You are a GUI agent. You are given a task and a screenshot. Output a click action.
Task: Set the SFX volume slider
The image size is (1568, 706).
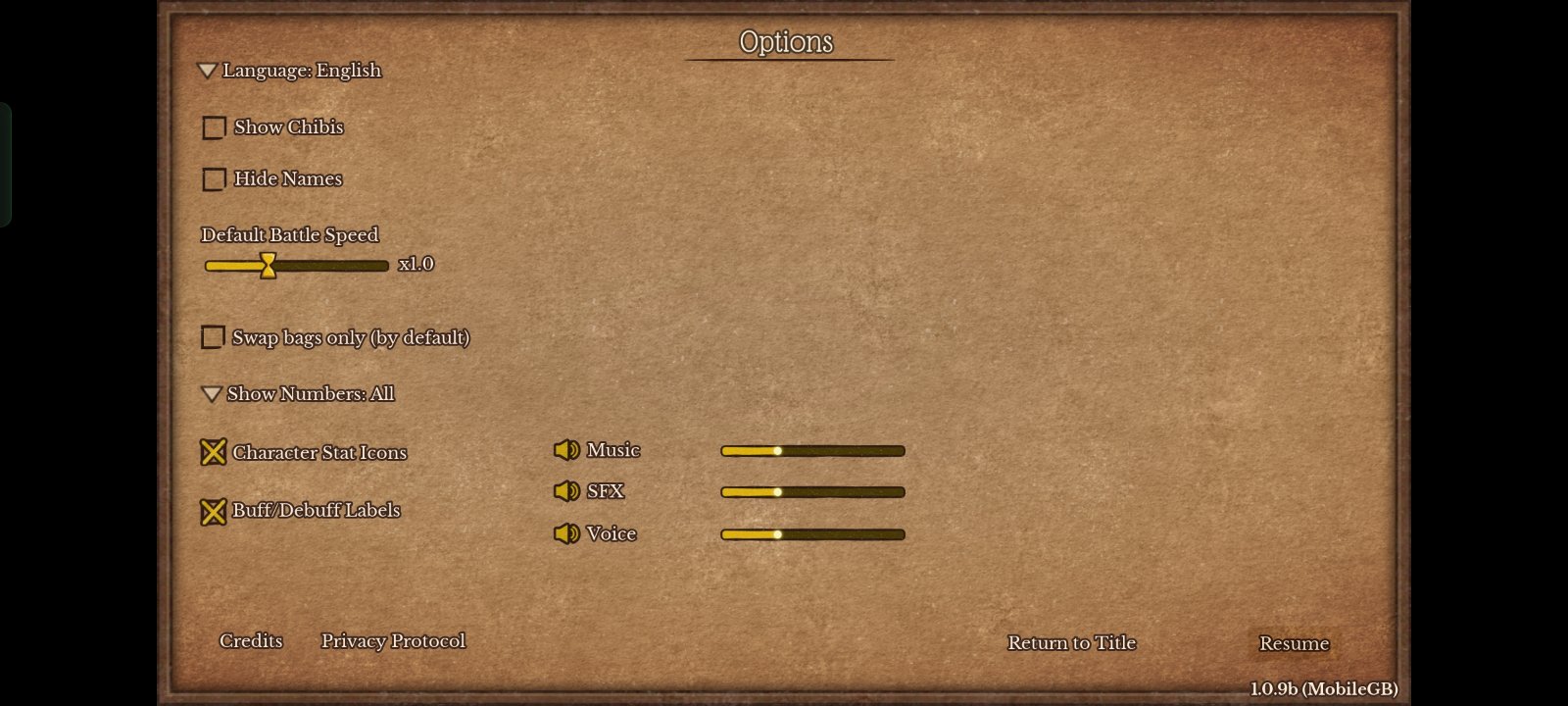tap(812, 492)
